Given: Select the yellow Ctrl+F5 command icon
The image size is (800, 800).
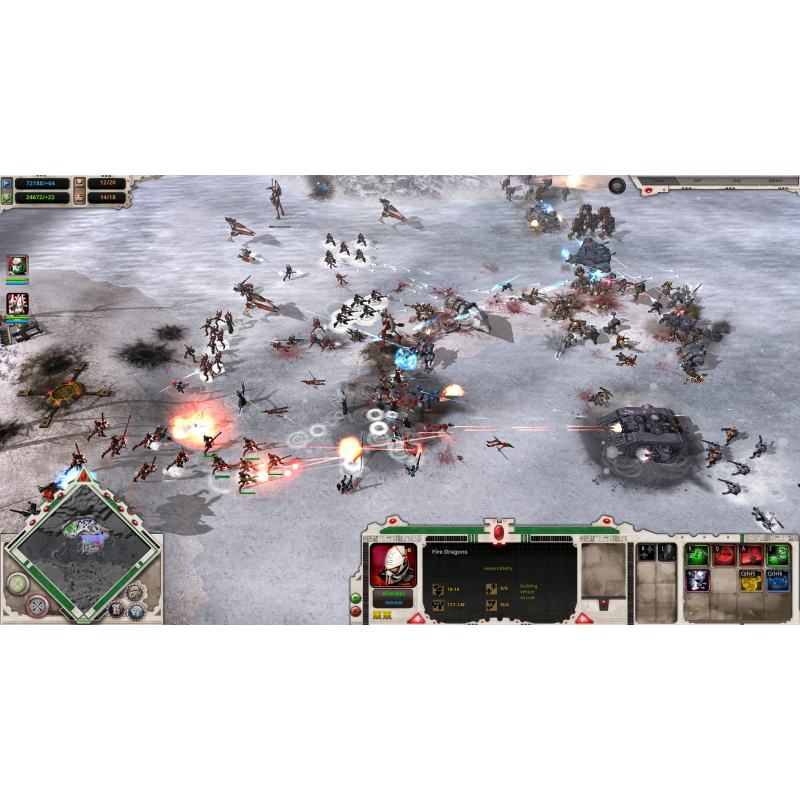Looking at the screenshot, I should [x=750, y=579].
